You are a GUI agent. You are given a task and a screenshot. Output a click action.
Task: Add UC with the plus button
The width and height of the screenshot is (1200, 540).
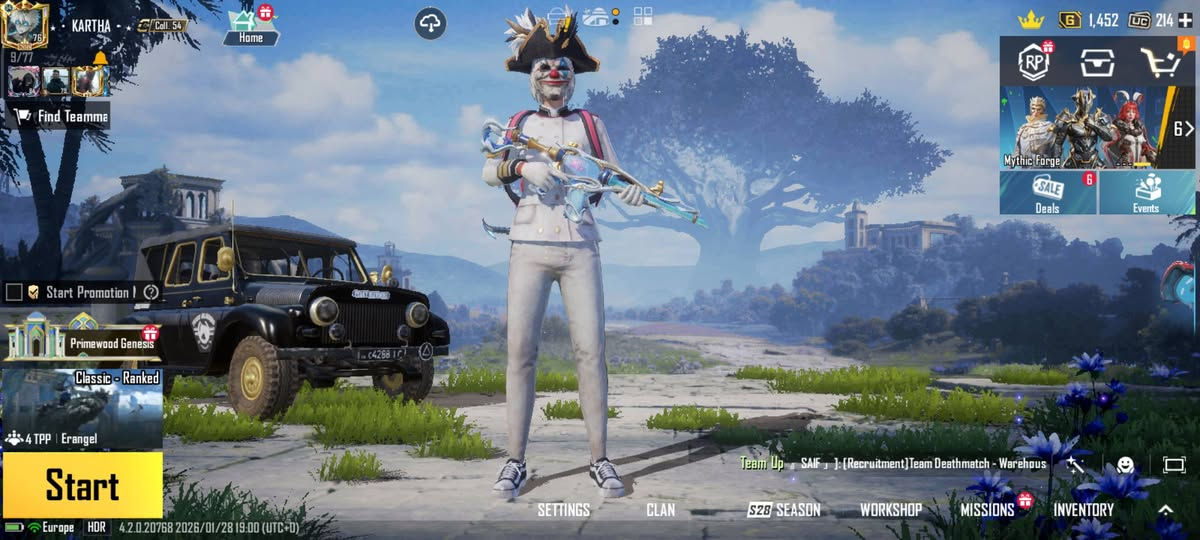coord(1185,20)
